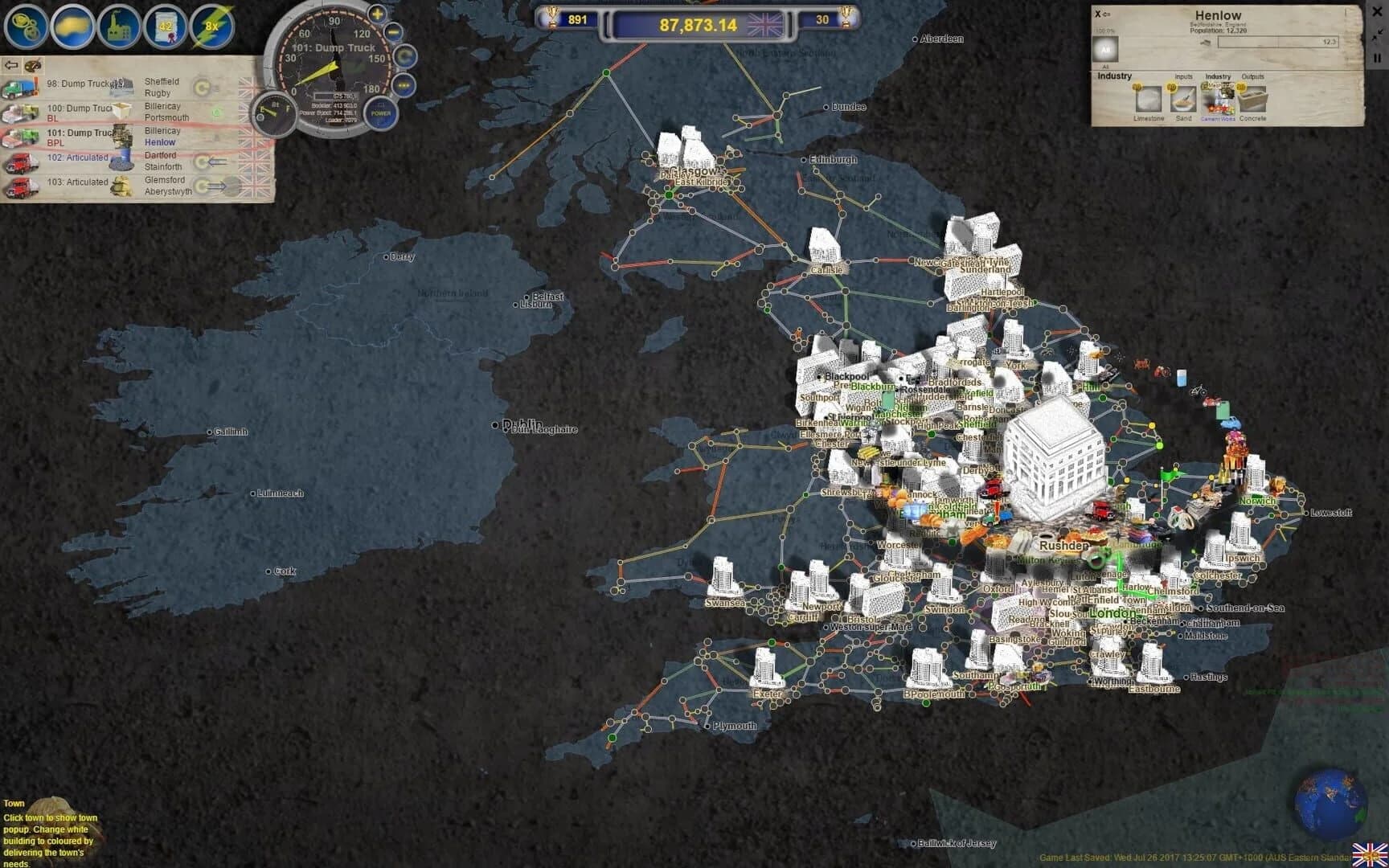Click the town of London on the map
Image resolution: width=1389 pixels, height=868 pixels.
point(1112,615)
